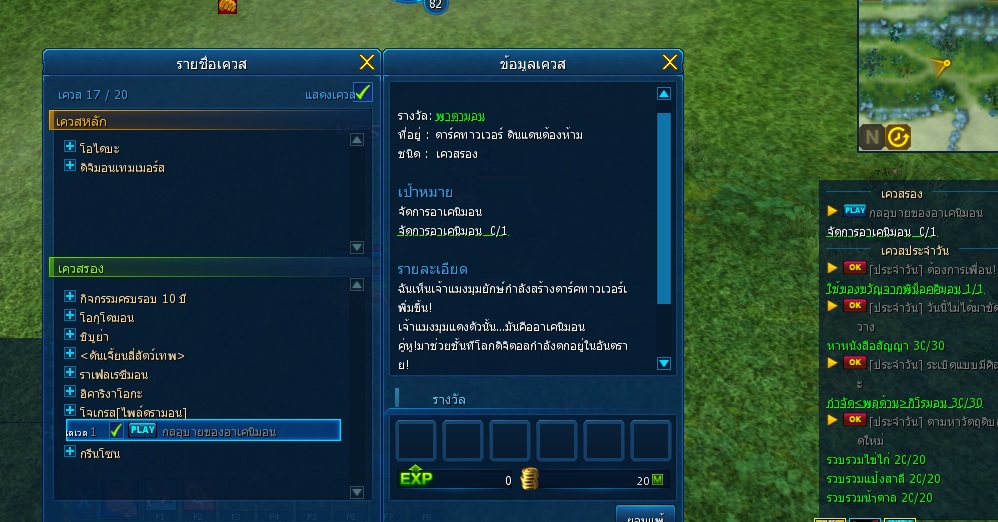998x522 pixels.
Task: Expand the โอกุโดมอน side quest group
Action: [70, 316]
